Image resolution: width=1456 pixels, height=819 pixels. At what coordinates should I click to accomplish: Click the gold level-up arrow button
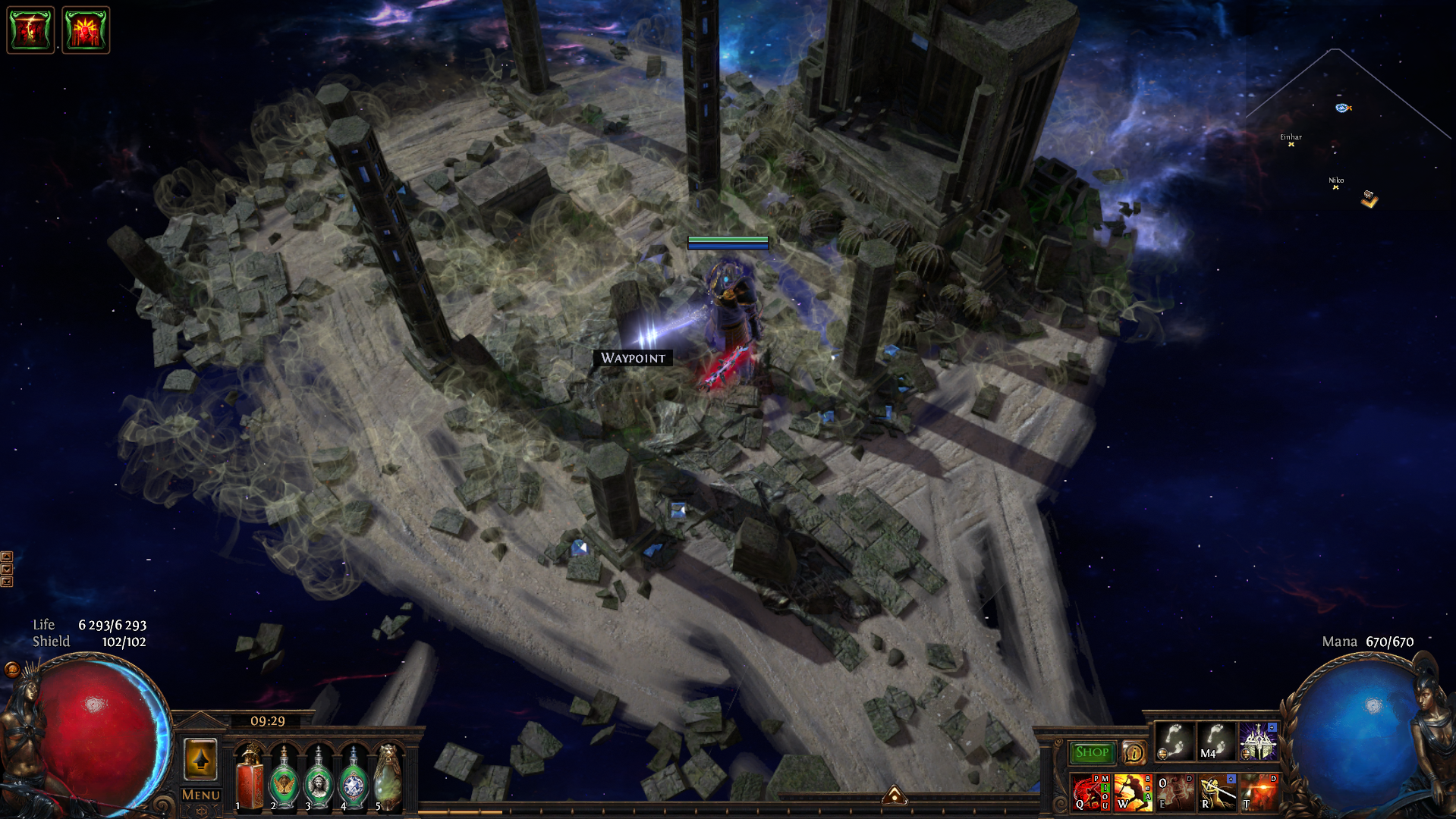[200, 759]
